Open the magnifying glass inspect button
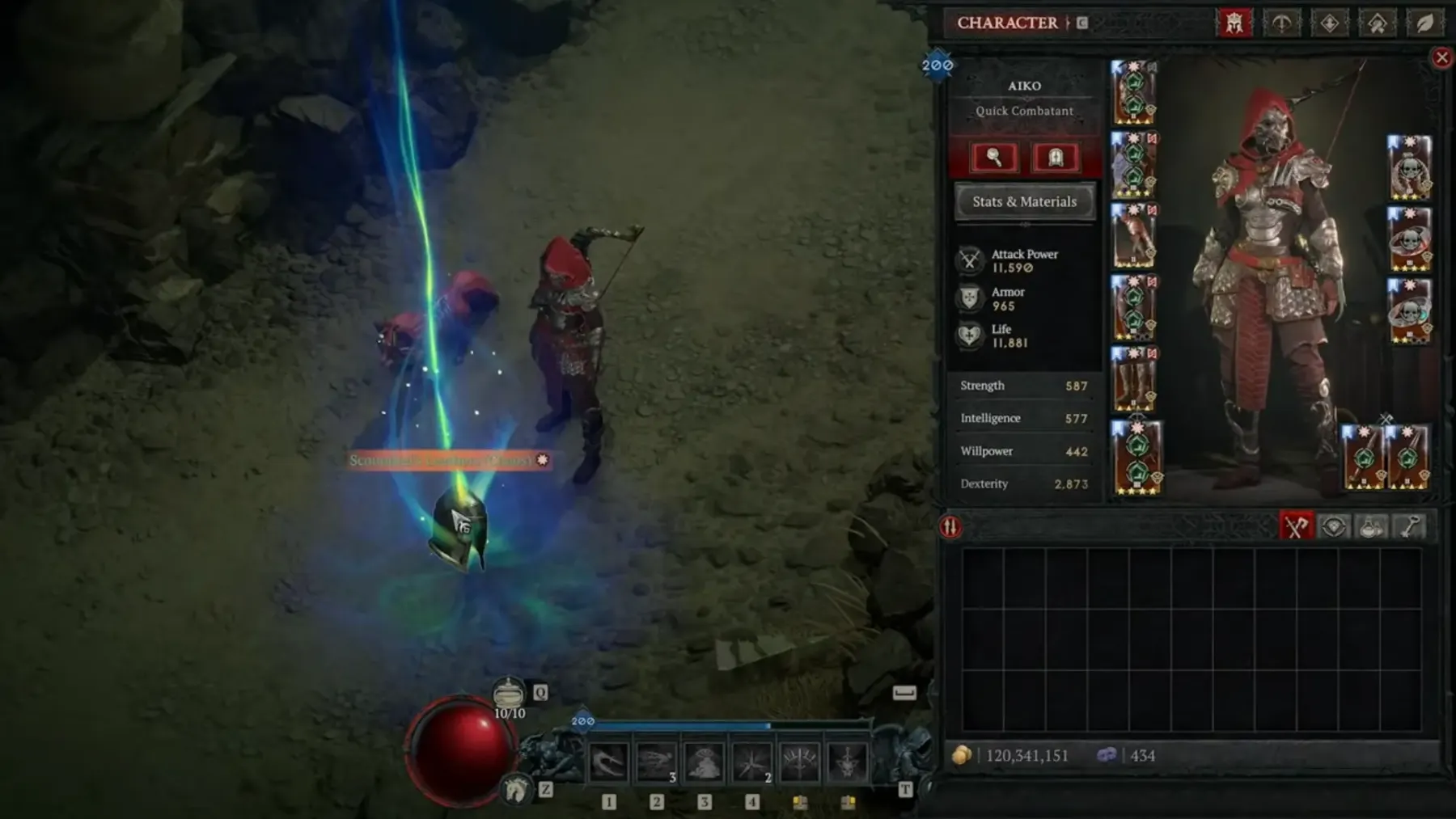This screenshot has height=819, width=1456. click(994, 158)
